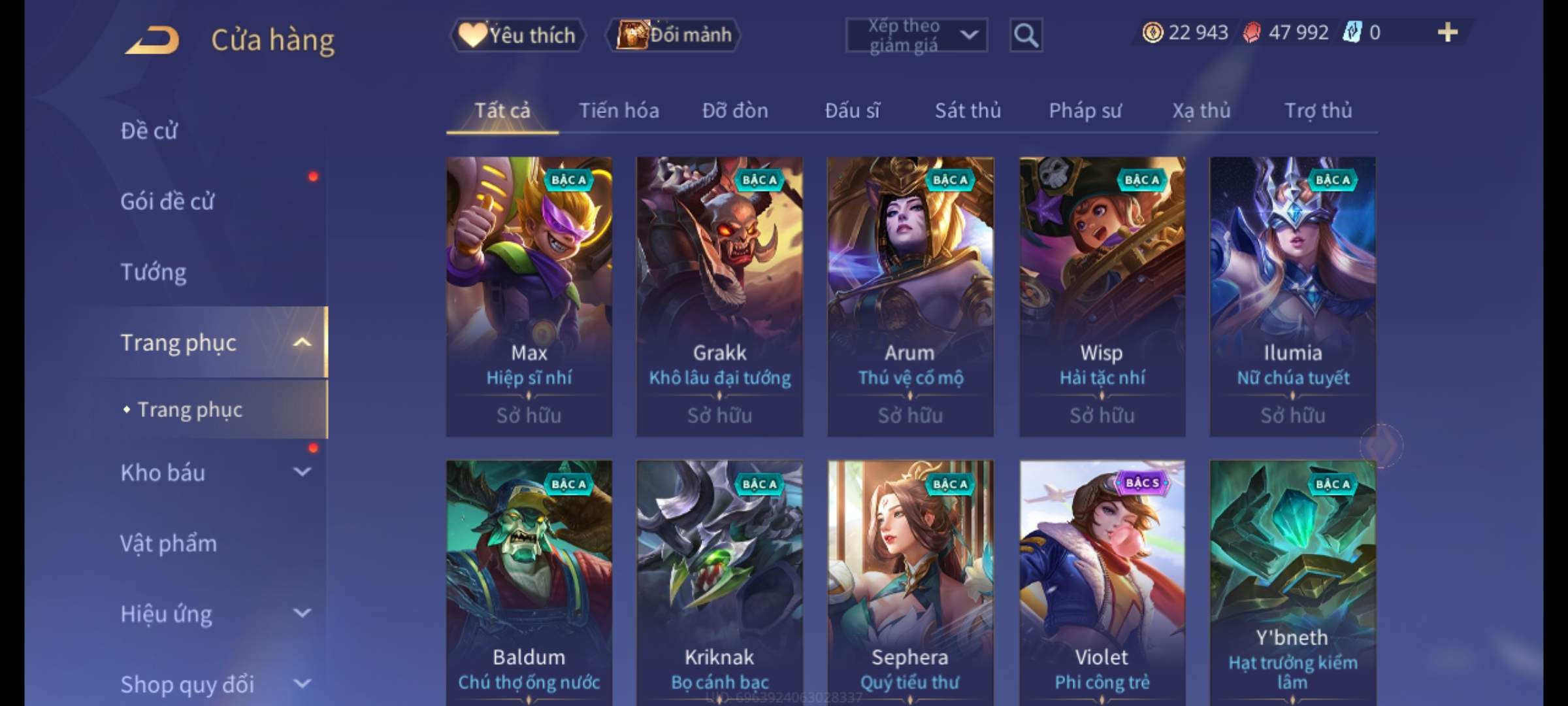View the Grakk Khô lâu đại tướng card
Viewport: 1568px width, 706px height.
[x=719, y=296]
